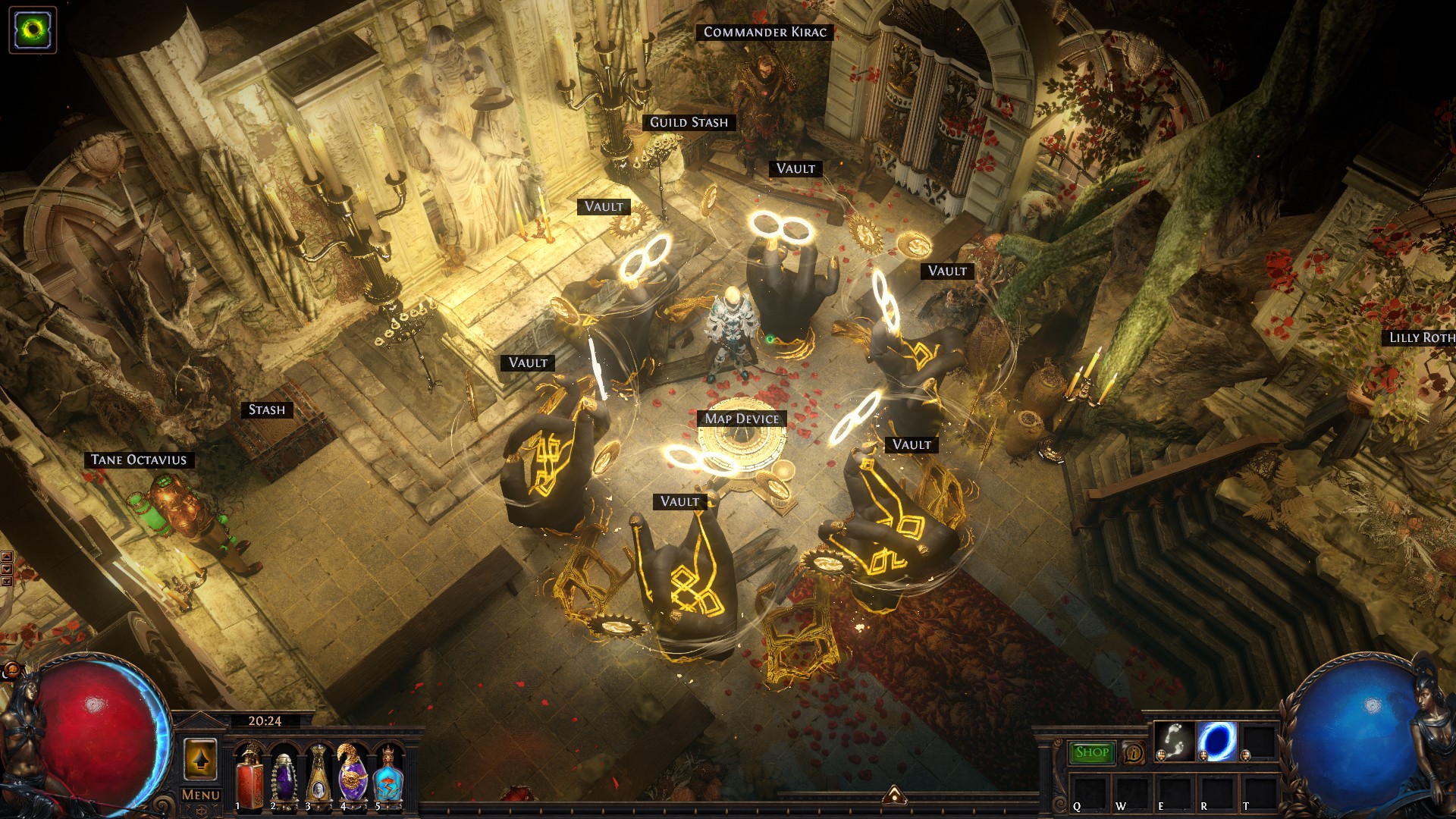Select the footprints Move skill slot
1456x819 pixels.
tap(1175, 742)
